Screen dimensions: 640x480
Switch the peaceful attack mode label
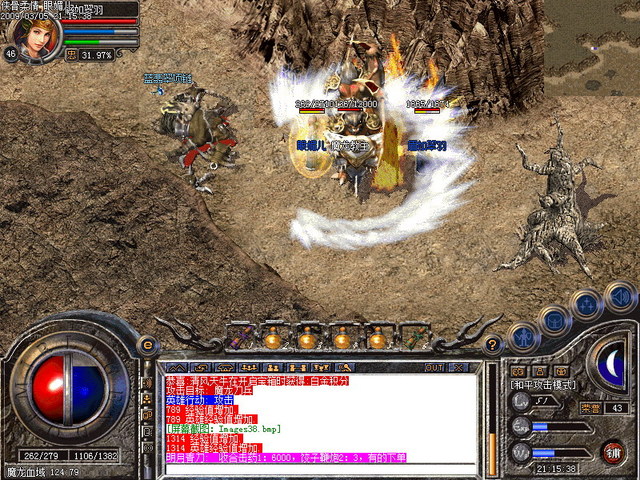pos(541,385)
